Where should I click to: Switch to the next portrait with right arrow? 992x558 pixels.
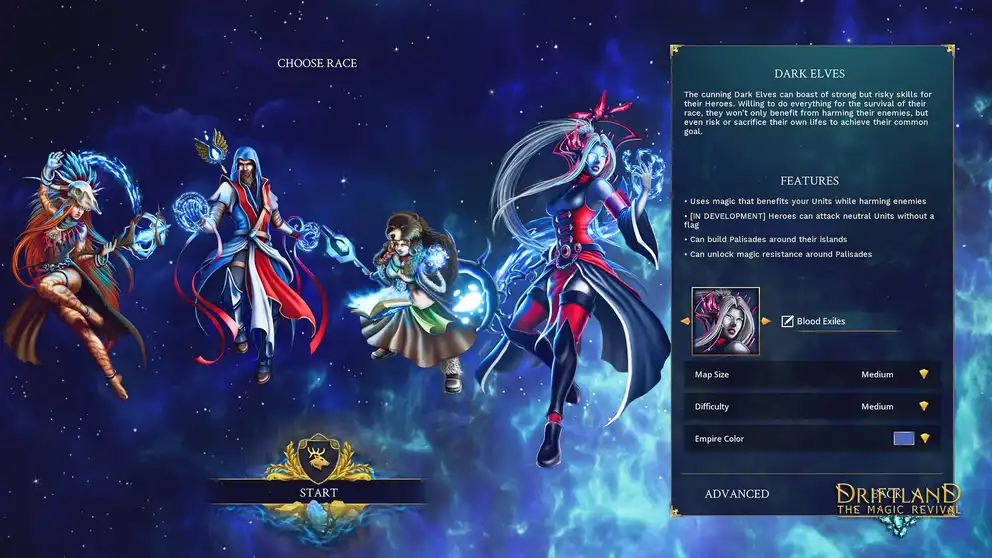766,321
